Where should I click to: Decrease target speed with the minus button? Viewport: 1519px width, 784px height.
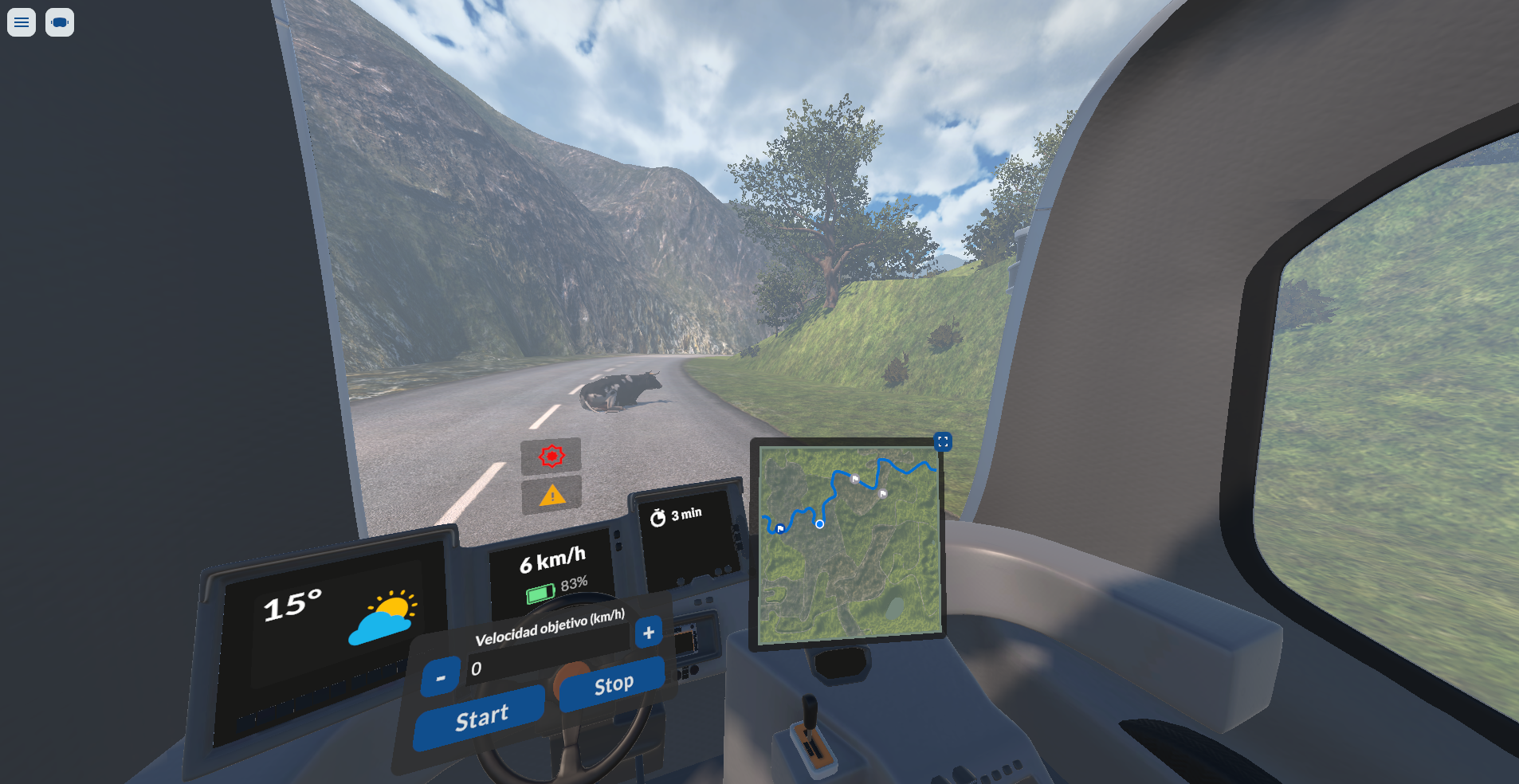point(441,677)
